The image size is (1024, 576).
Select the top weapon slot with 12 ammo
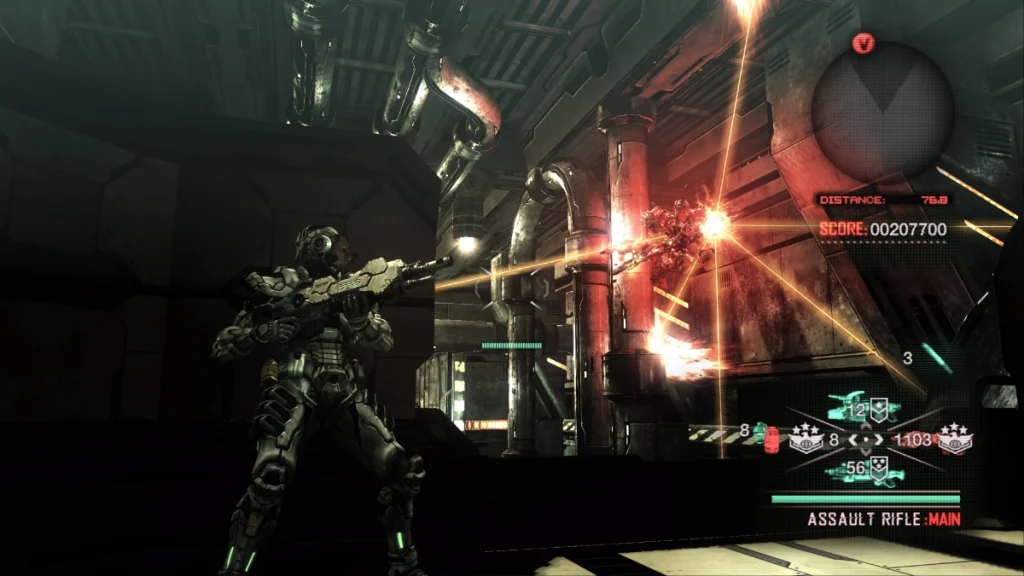click(864, 408)
